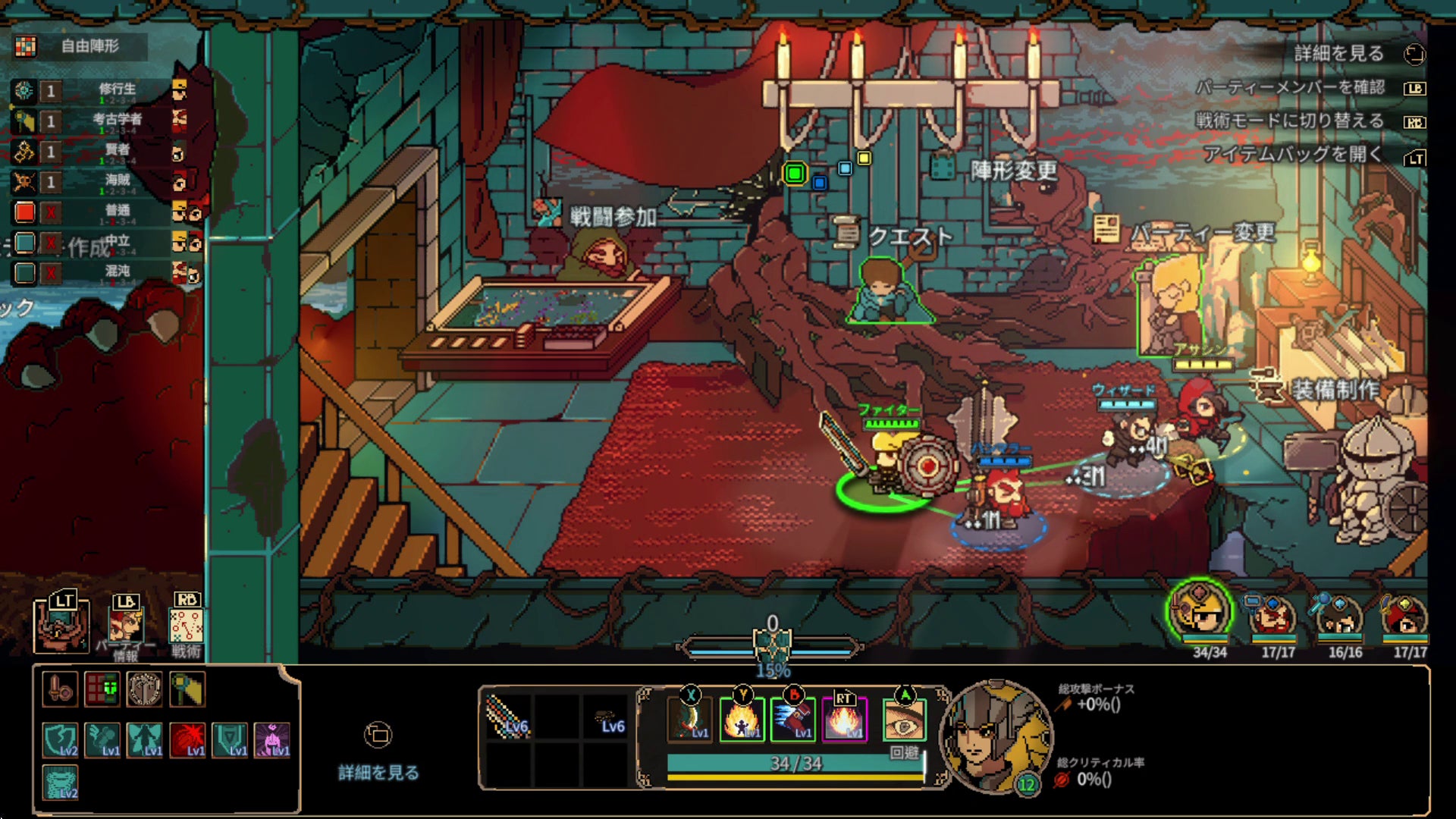Select the purple figure Lv1 passive skill
The width and height of the screenshot is (1456, 819).
click(x=272, y=739)
